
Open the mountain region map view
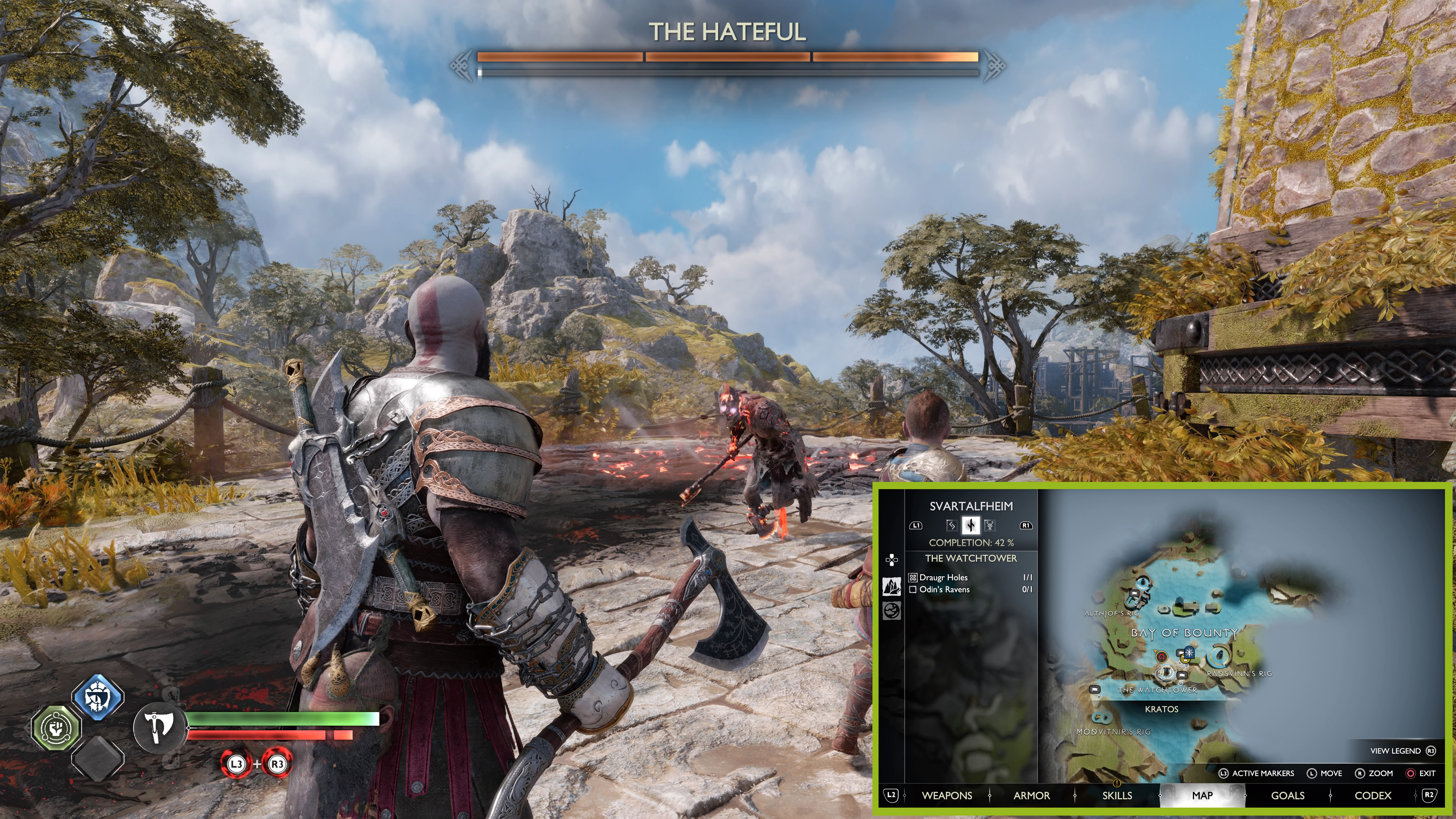click(x=892, y=586)
